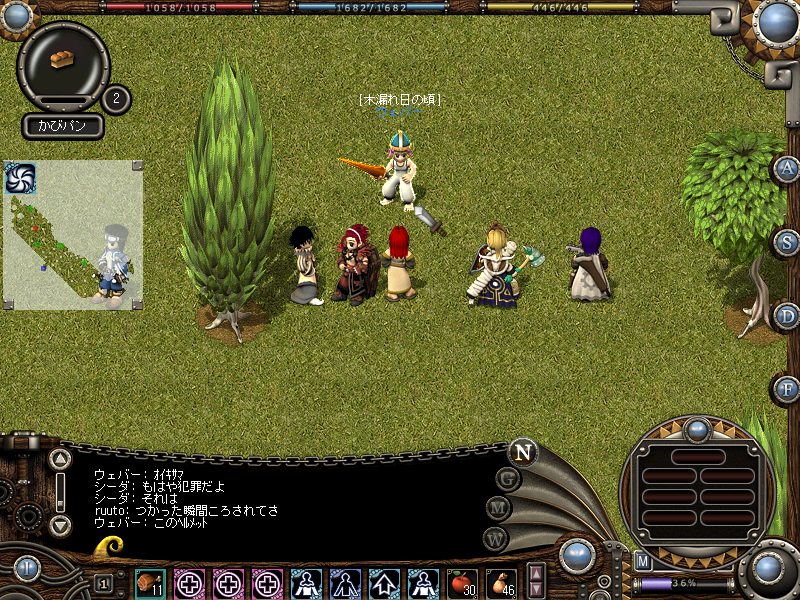Click the small M button near gauge

click(643, 561)
